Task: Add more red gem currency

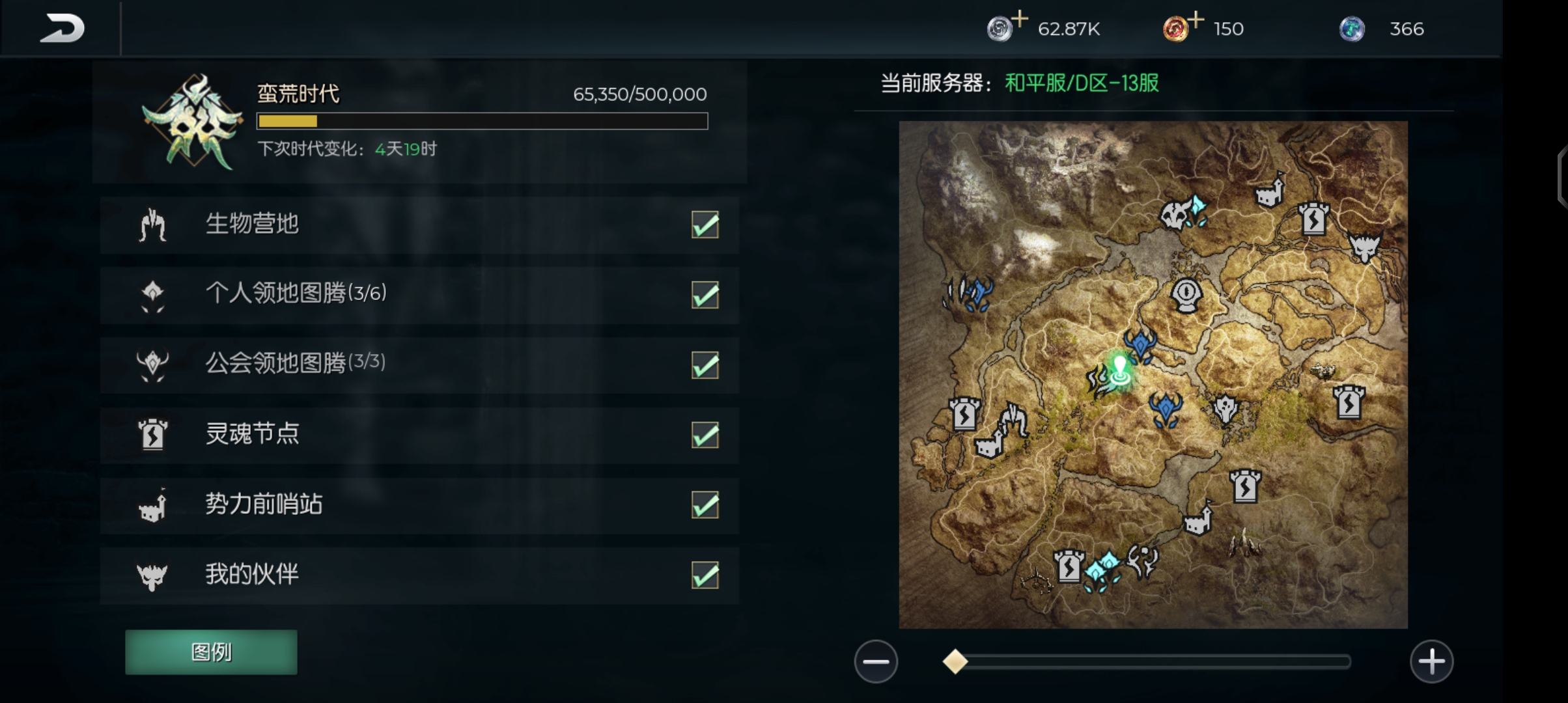Action: [x=1196, y=20]
